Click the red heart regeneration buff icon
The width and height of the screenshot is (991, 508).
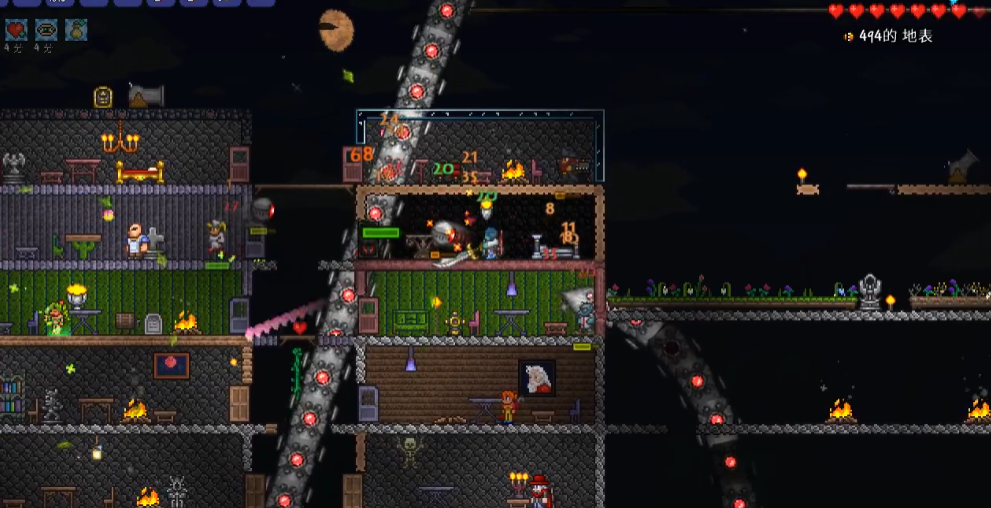(16, 30)
